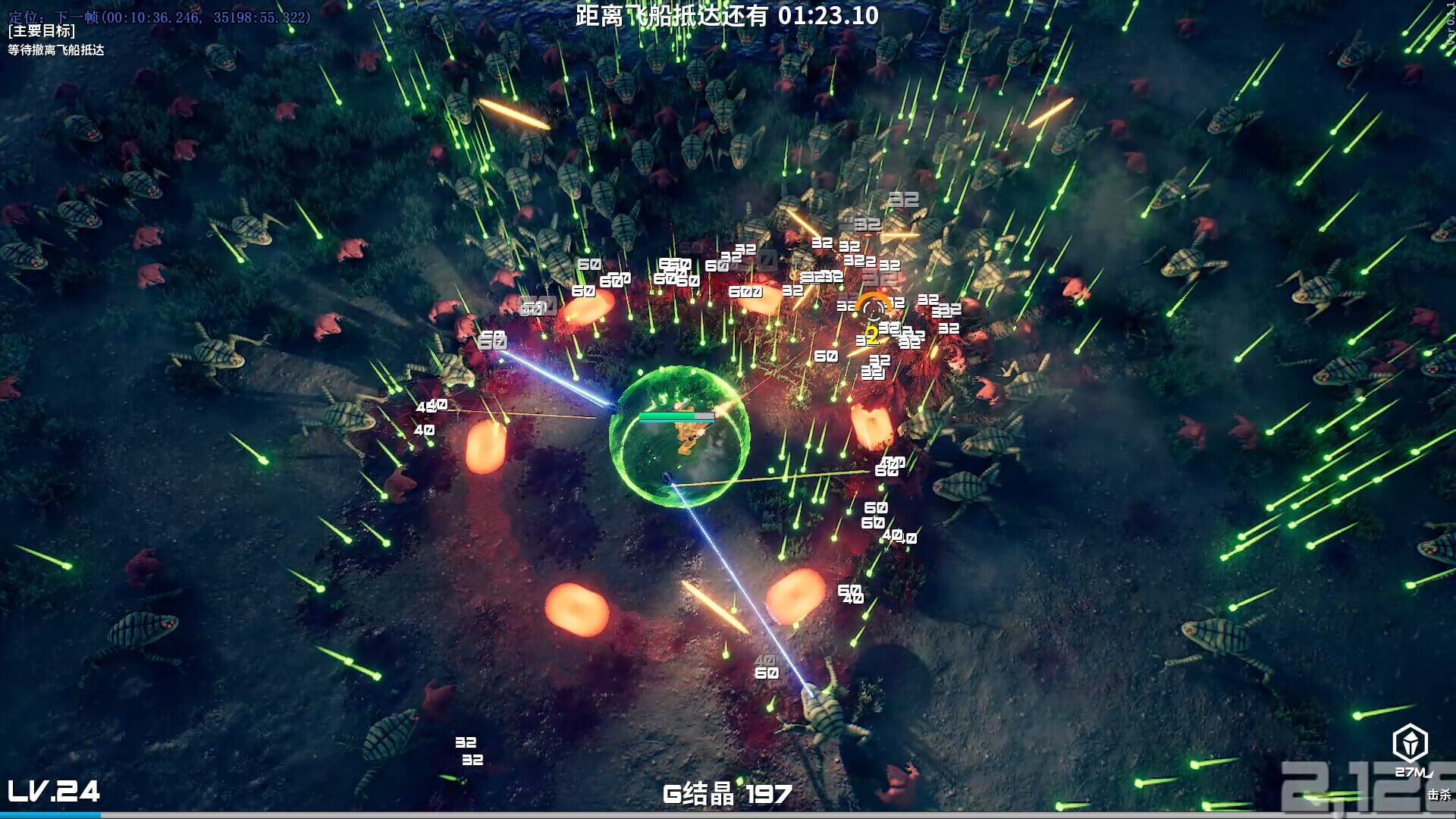Viewport: 1456px width, 819px height.
Task: Click the Ver 0.1 version label top-right
Action: point(1448,32)
